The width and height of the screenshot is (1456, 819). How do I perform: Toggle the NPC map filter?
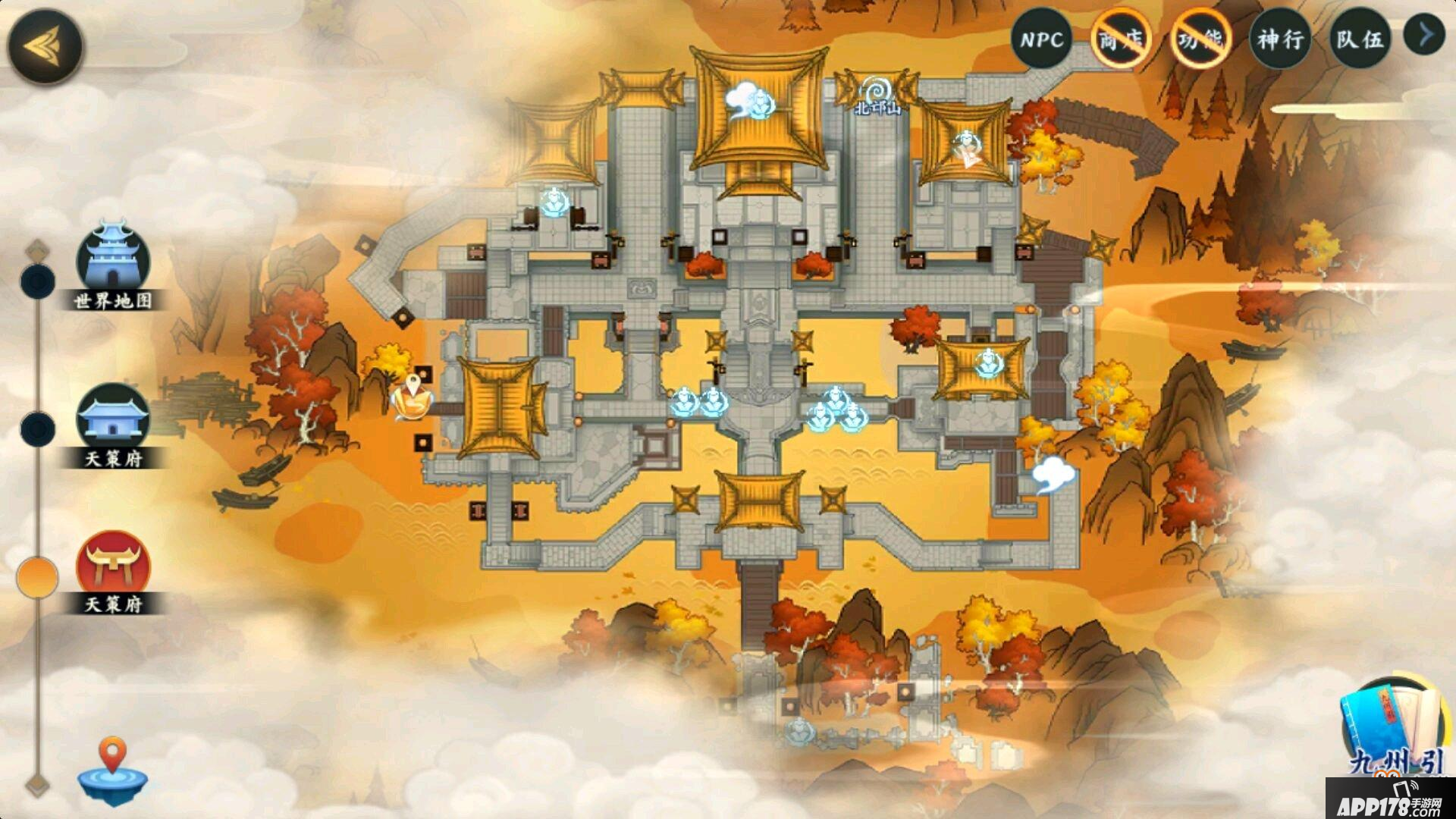(x=1041, y=39)
